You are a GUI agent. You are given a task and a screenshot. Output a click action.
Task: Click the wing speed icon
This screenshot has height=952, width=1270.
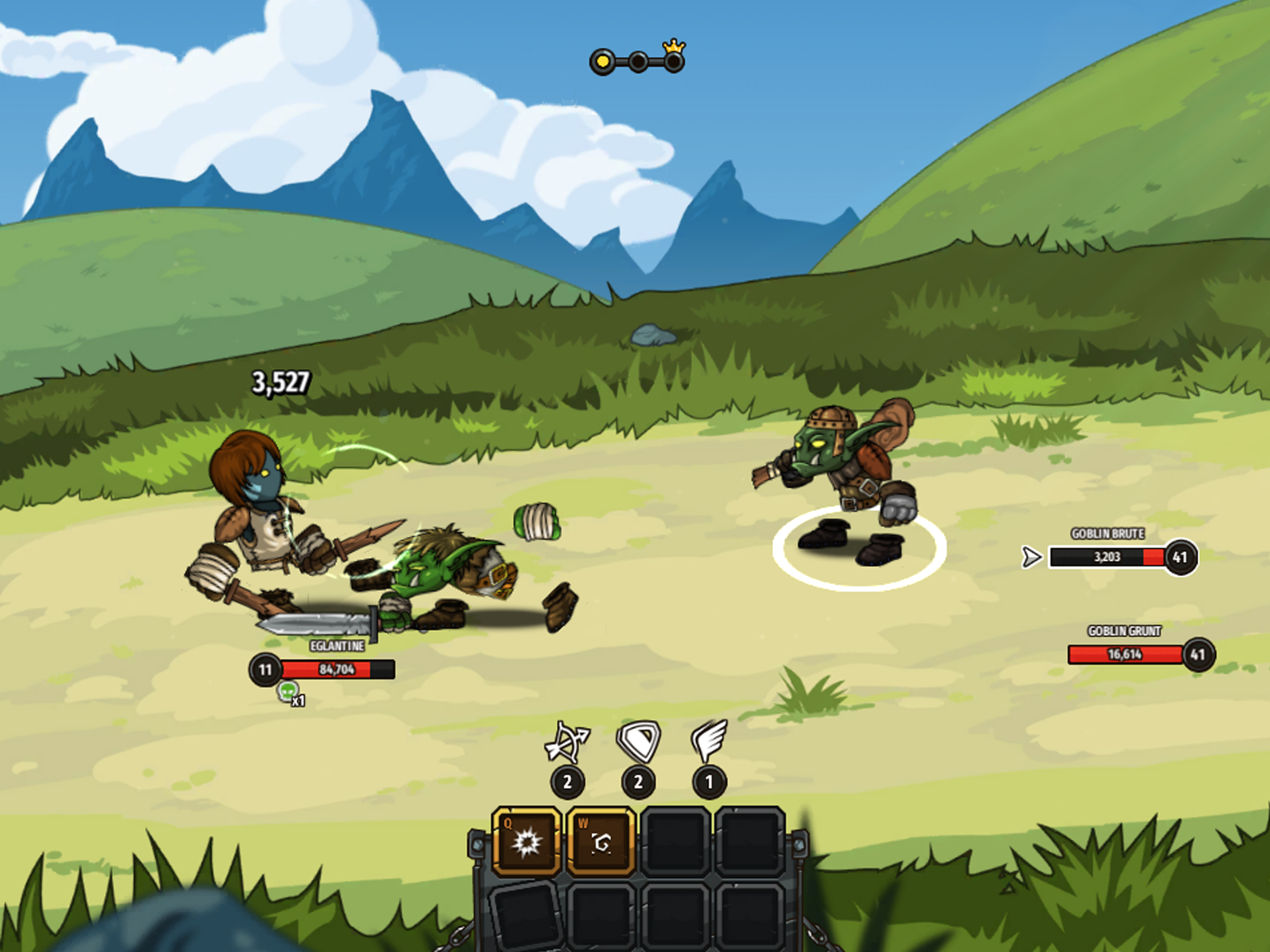pyautogui.click(x=709, y=740)
